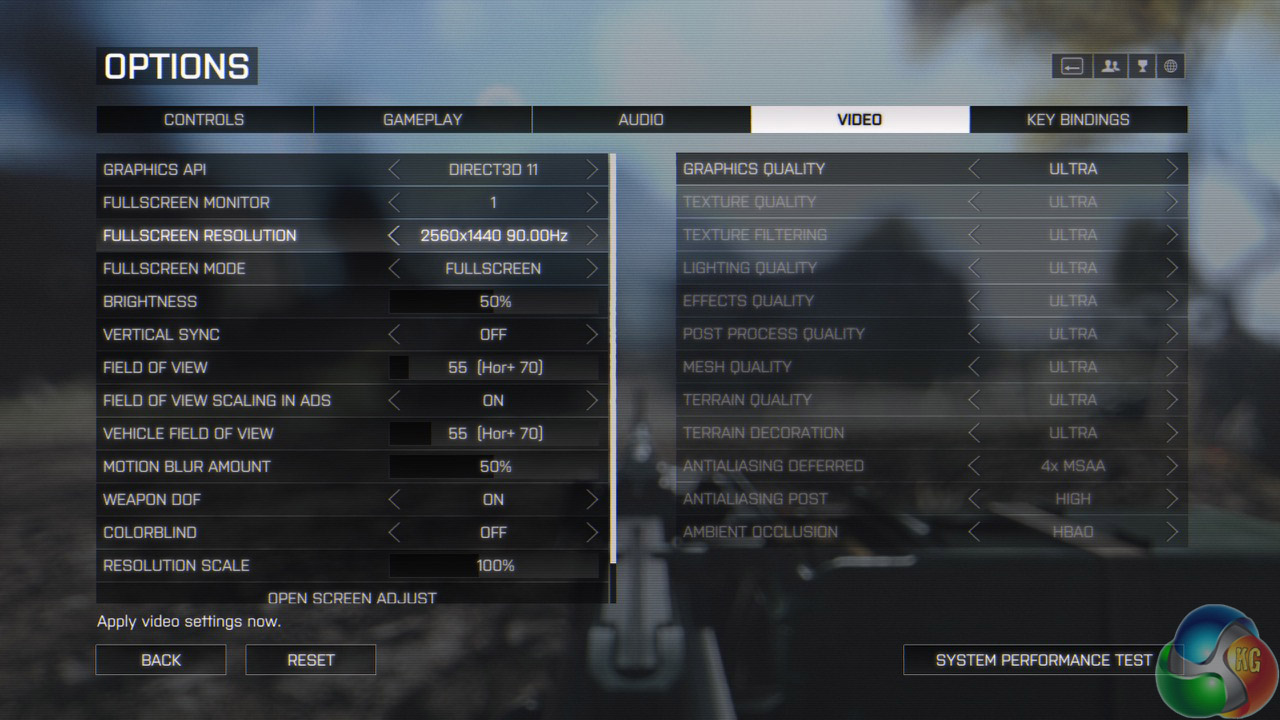The height and width of the screenshot is (720, 1280).
Task: Open the globe icon in top bar
Action: [x=1171, y=67]
